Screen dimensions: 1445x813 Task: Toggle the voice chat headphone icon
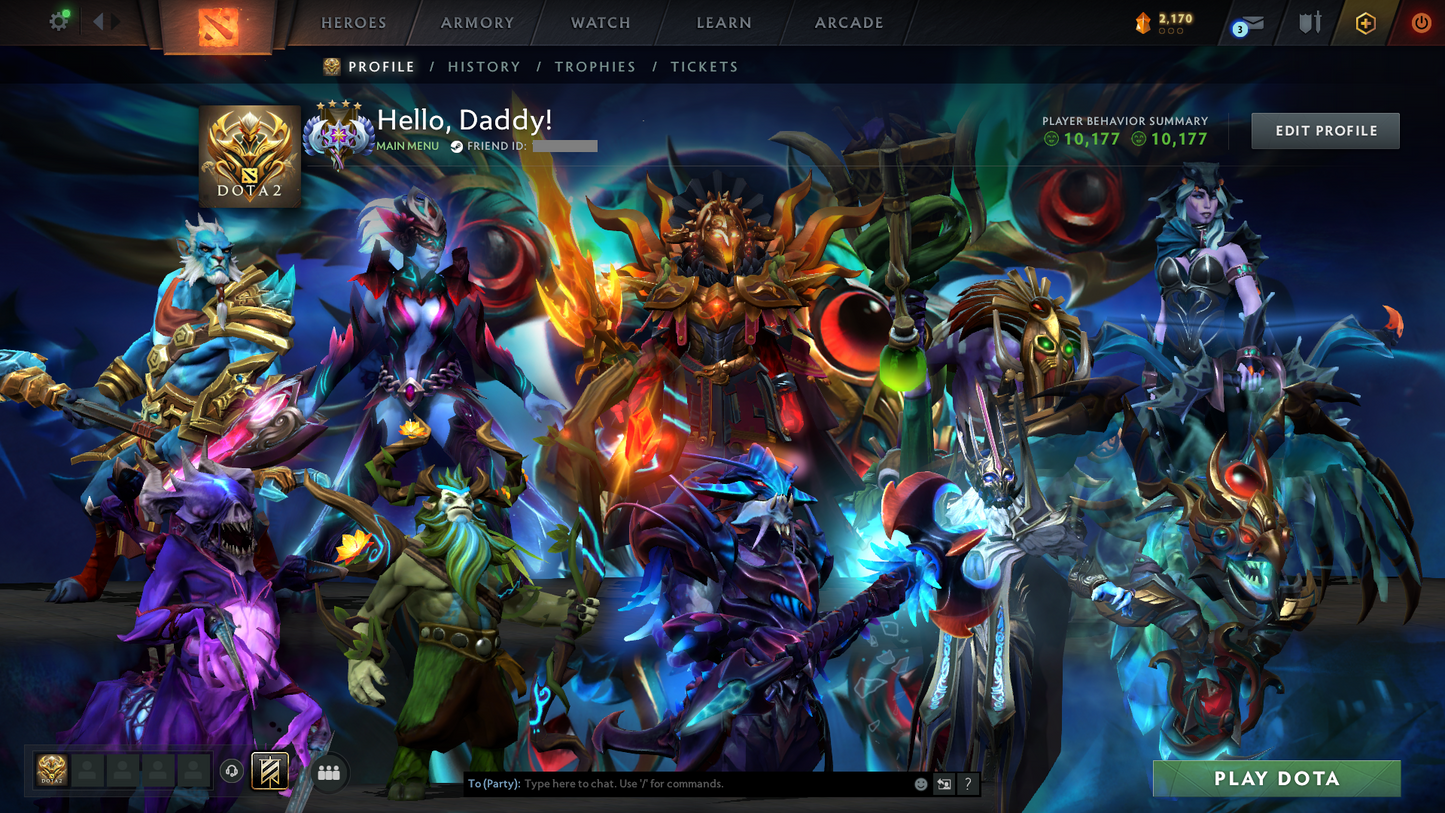click(x=229, y=770)
